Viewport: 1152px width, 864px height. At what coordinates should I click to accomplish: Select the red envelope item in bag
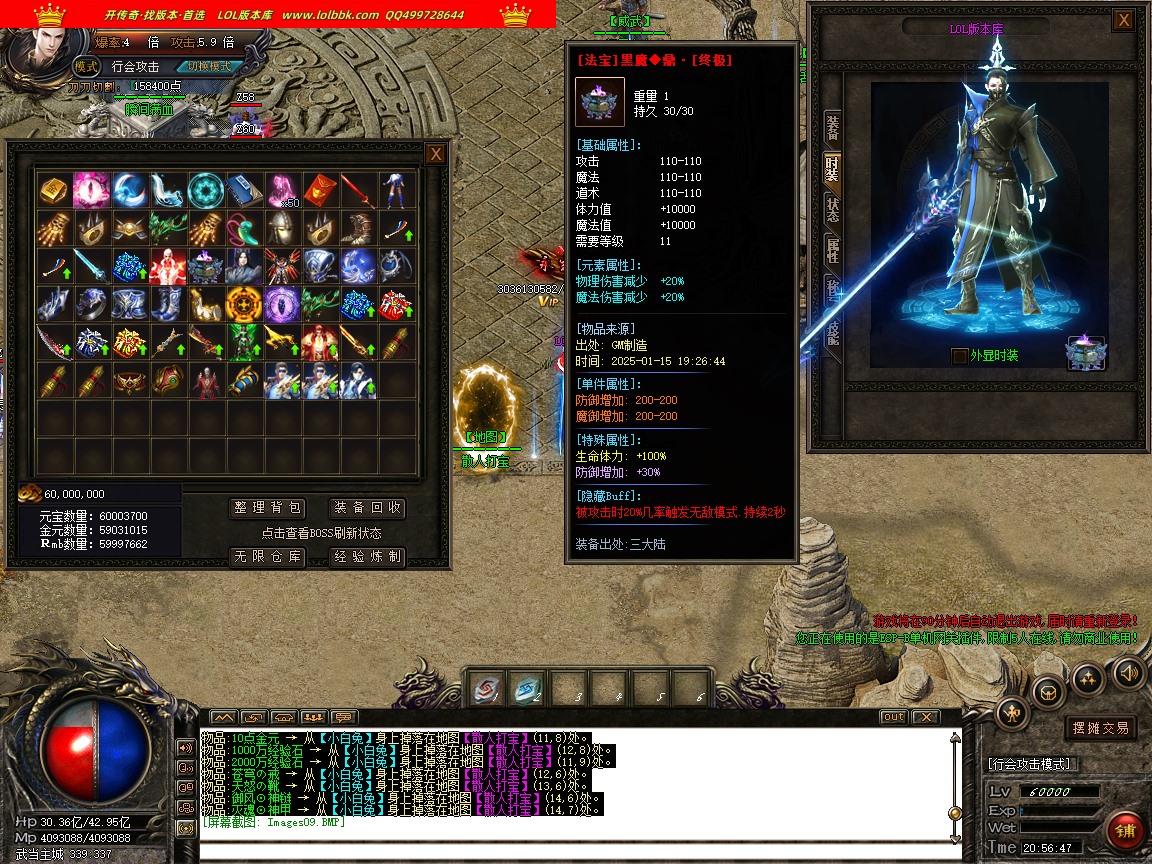320,190
